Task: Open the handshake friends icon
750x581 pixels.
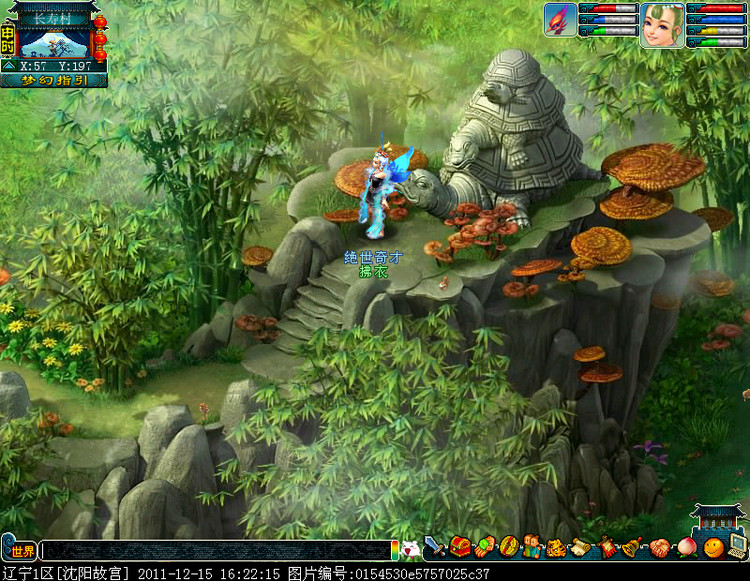Action: click(x=660, y=547)
